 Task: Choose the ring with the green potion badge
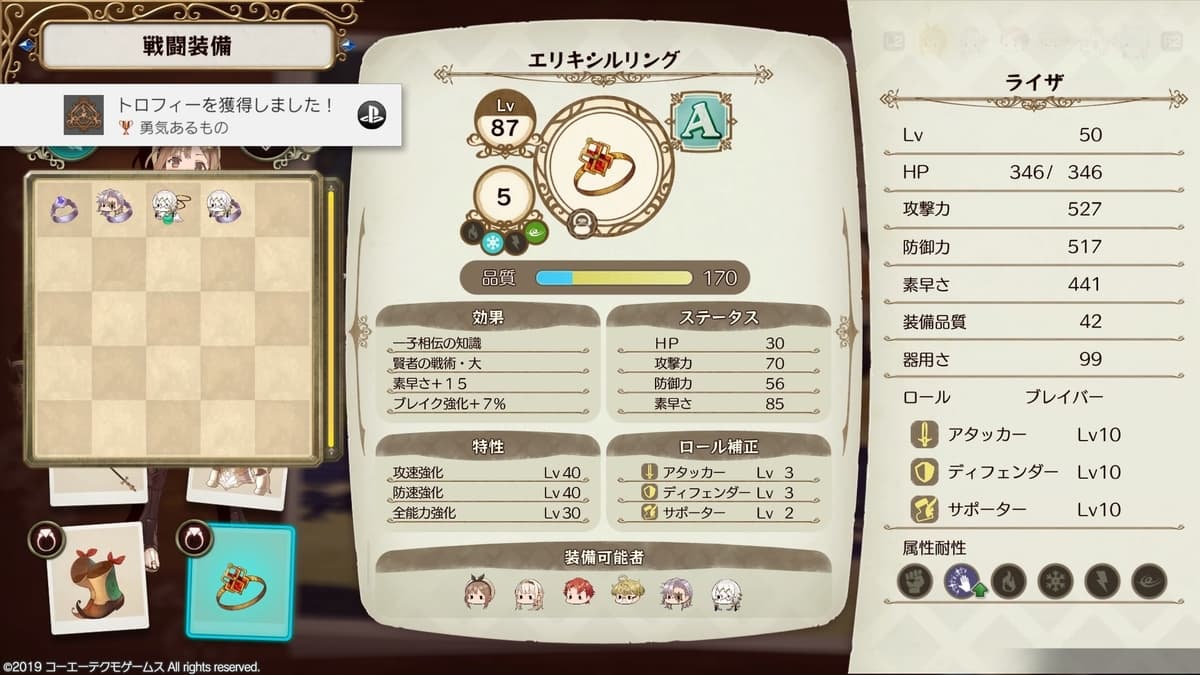[166, 208]
